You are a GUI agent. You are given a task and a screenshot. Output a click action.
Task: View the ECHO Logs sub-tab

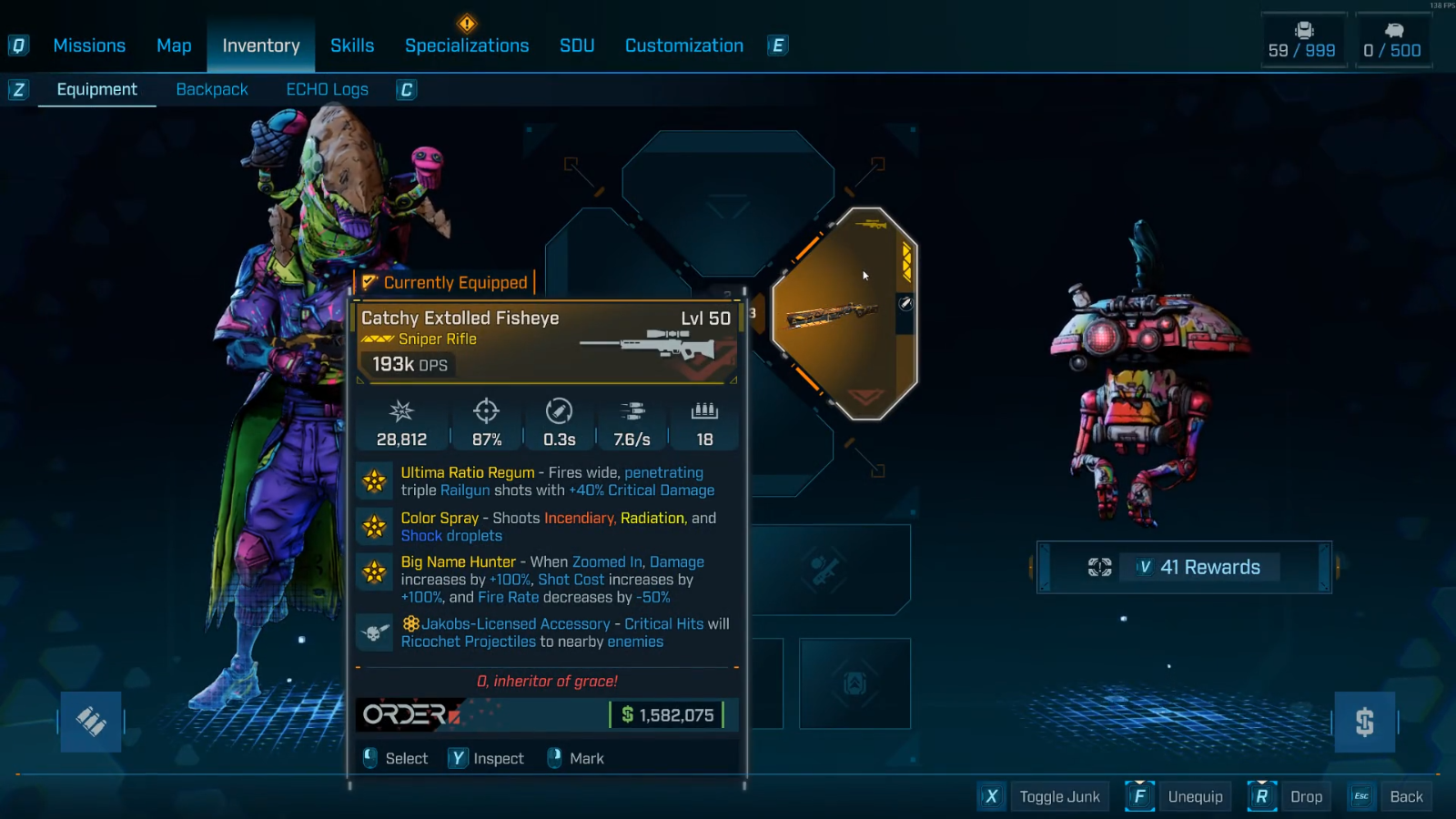327,89
